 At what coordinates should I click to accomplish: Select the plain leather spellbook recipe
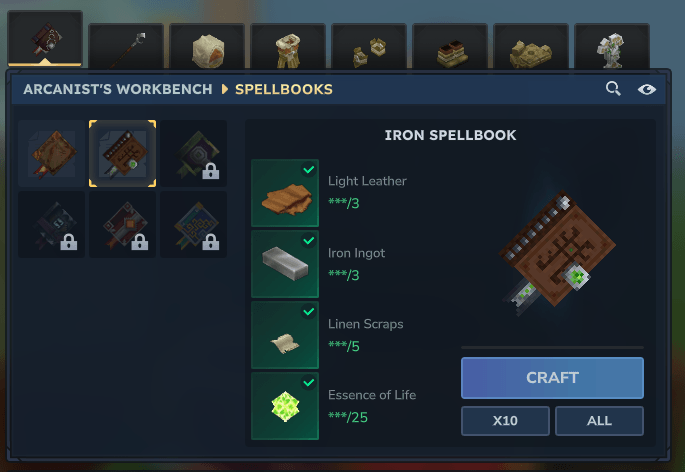(51, 154)
